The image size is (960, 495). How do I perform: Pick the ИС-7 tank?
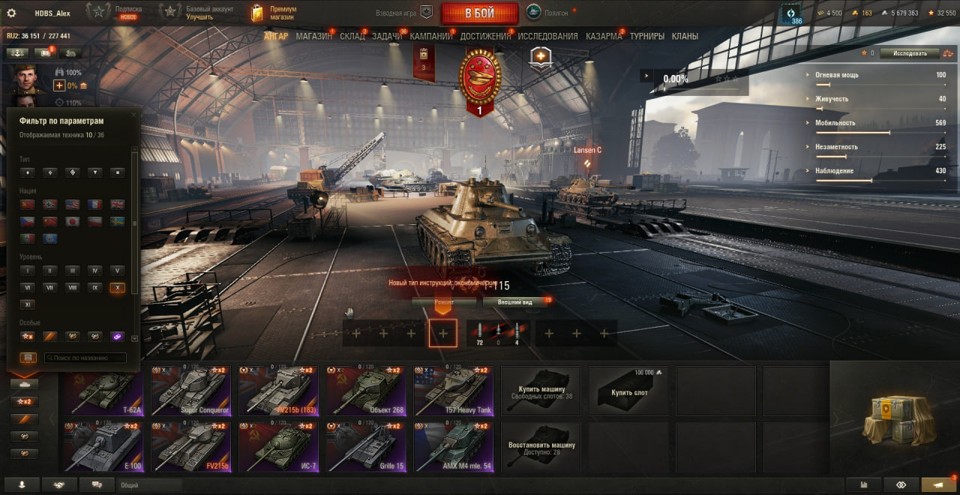click(279, 445)
